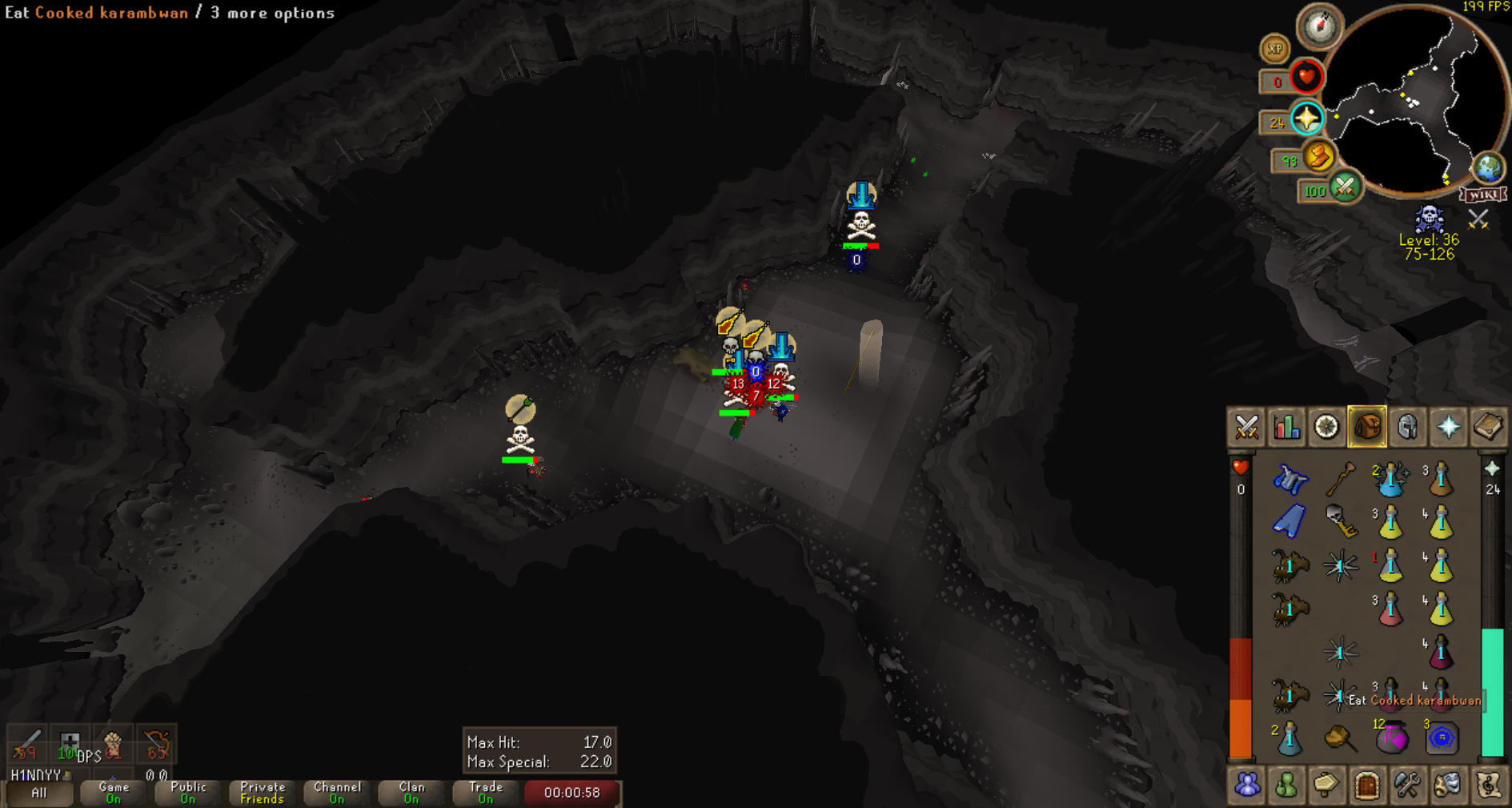Image resolution: width=1512 pixels, height=808 pixels.
Task: Select the Public chat filter tab
Action: (188, 793)
